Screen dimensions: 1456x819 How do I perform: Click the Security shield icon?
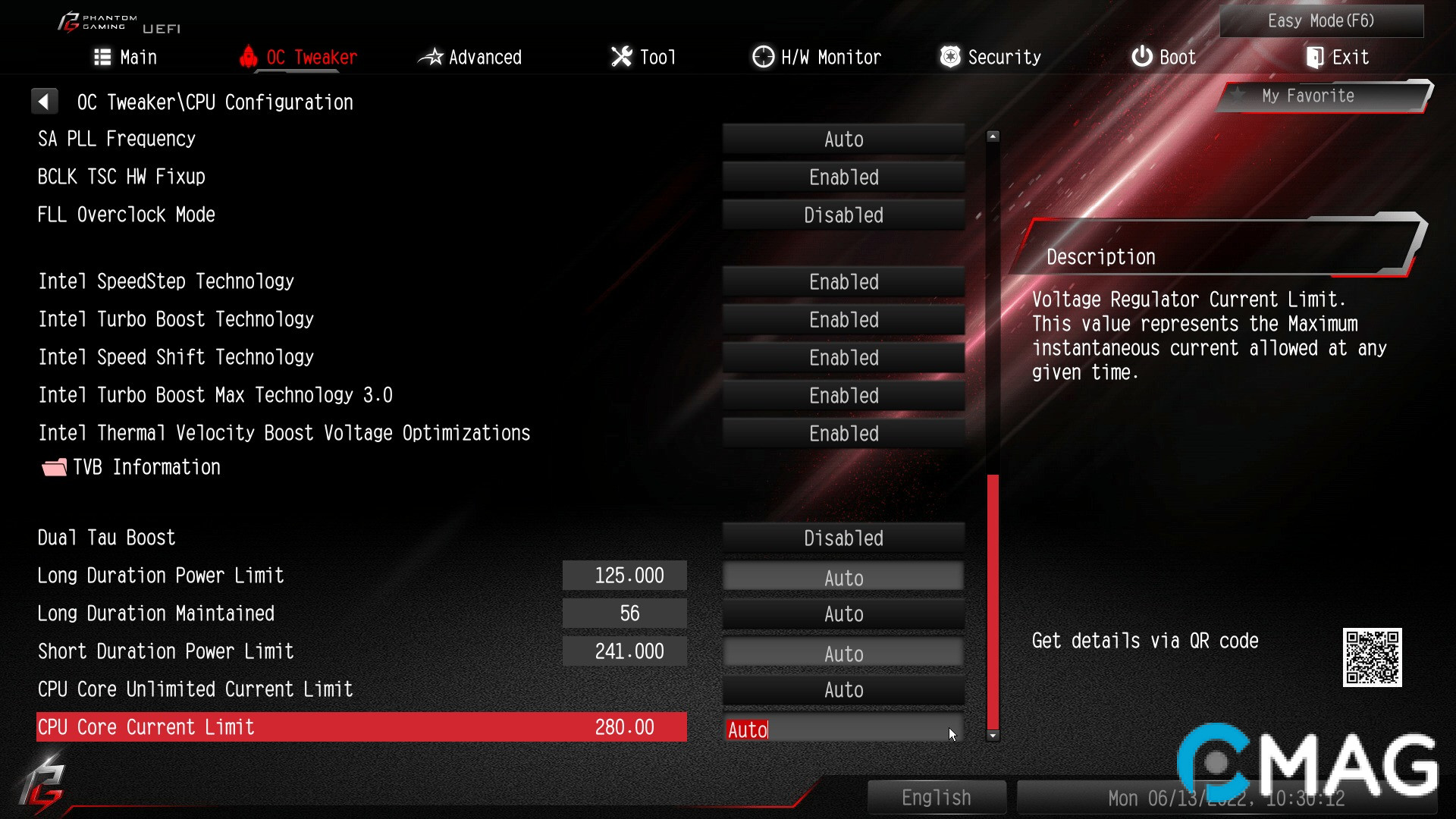pyautogui.click(x=949, y=56)
